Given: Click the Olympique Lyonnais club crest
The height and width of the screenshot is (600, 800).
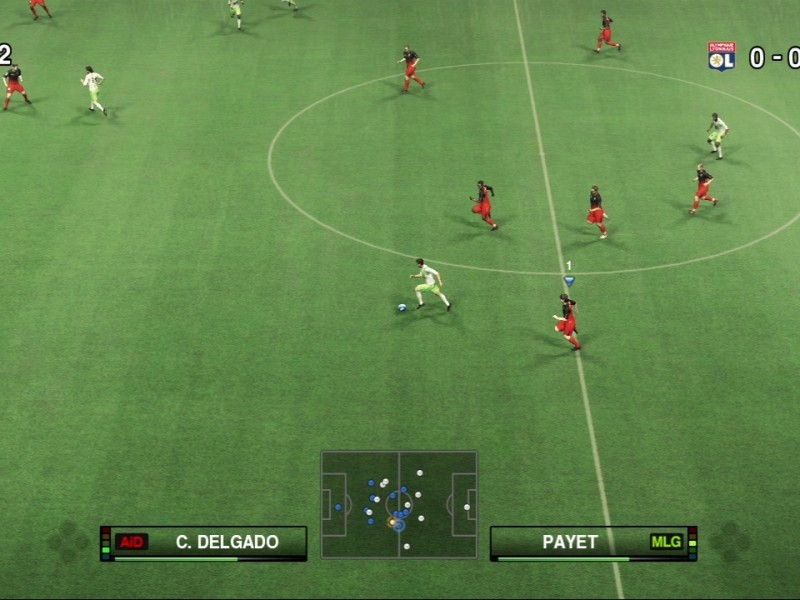Looking at the screenshot, I should coord(721,56).
